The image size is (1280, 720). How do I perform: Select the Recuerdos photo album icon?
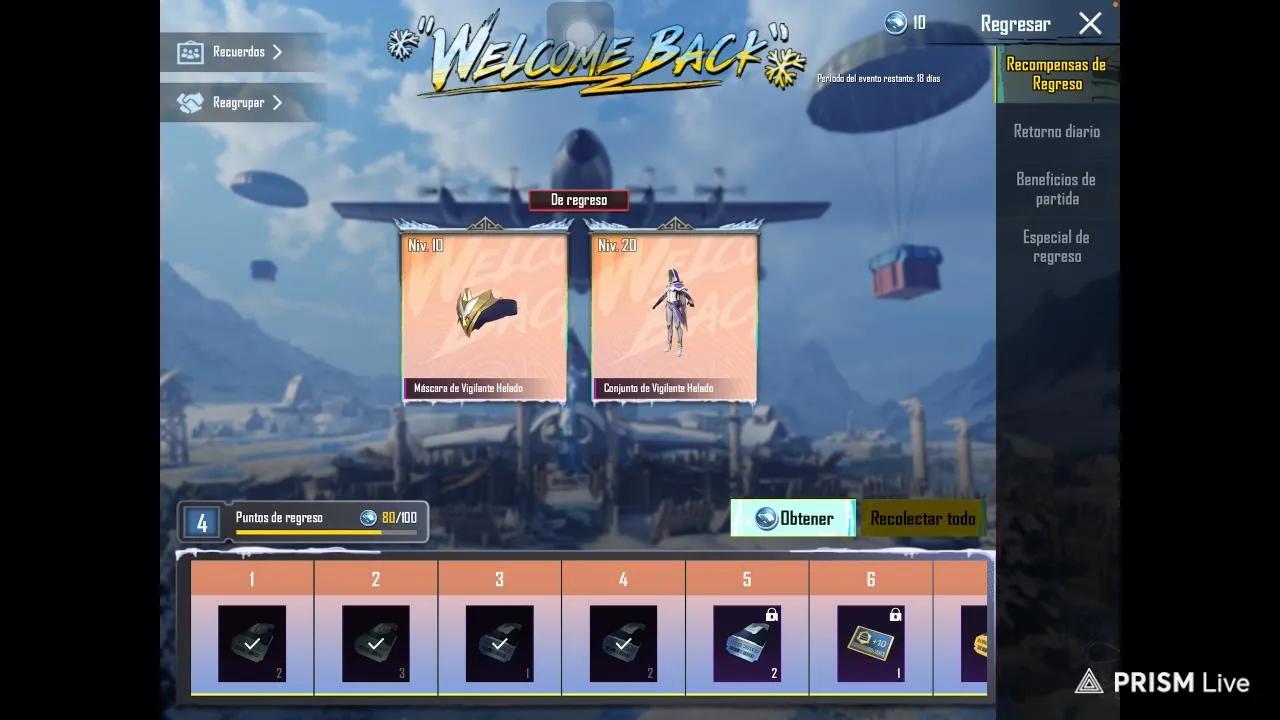pyautogui.click(x=190, y=51)
